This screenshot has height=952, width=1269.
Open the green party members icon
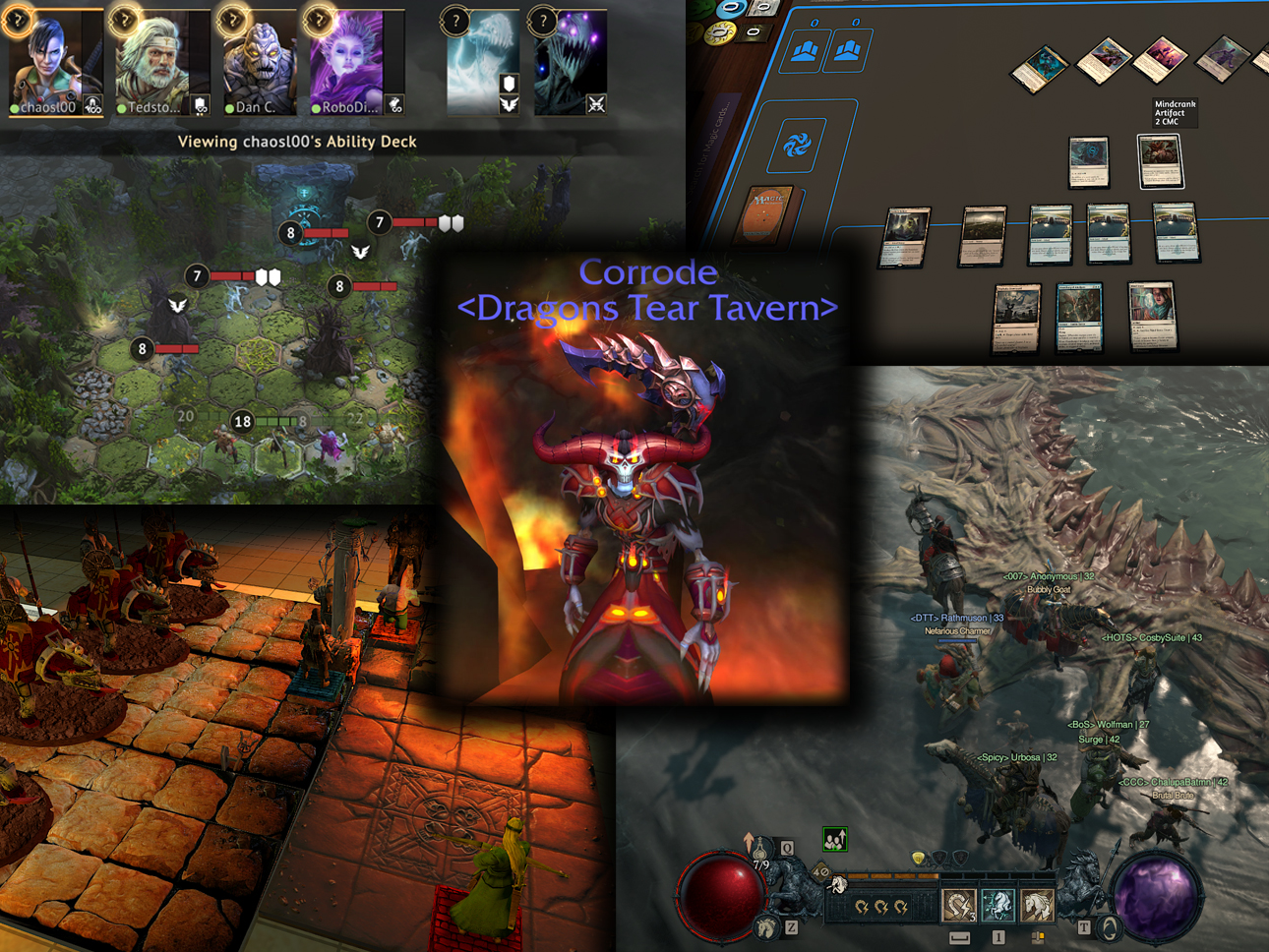tap(834, 839)
